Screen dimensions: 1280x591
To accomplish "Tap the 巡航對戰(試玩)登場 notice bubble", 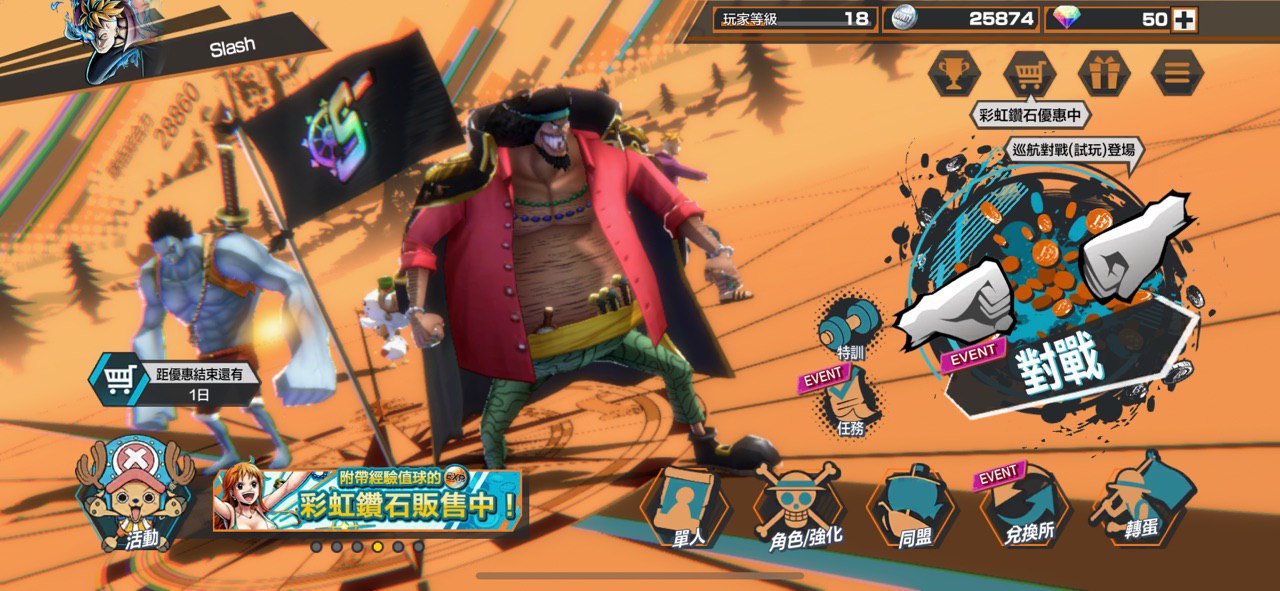I will tap(1073, 151).
